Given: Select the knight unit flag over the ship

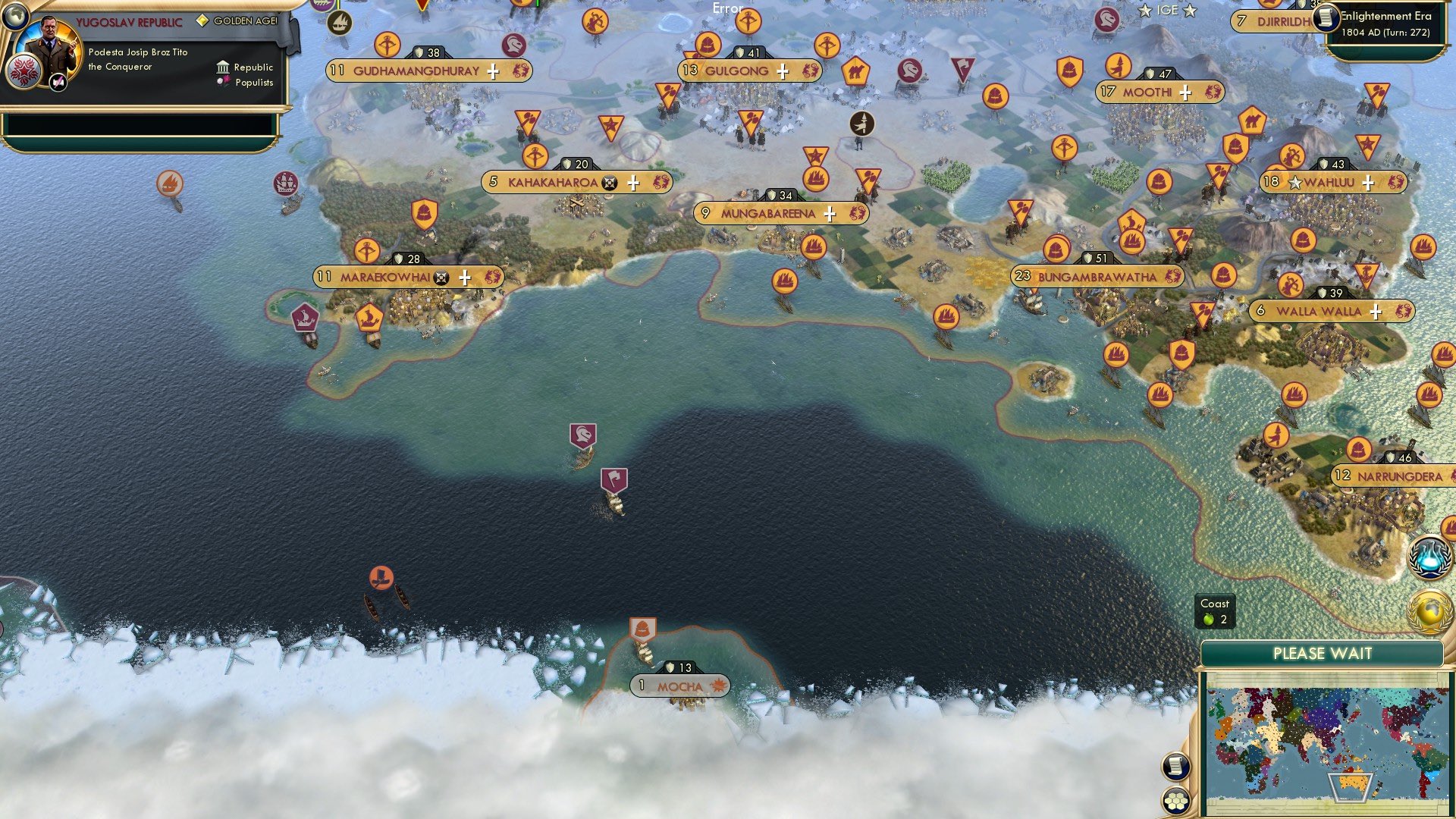Looking at the screenshot, I should pos(582,434).
